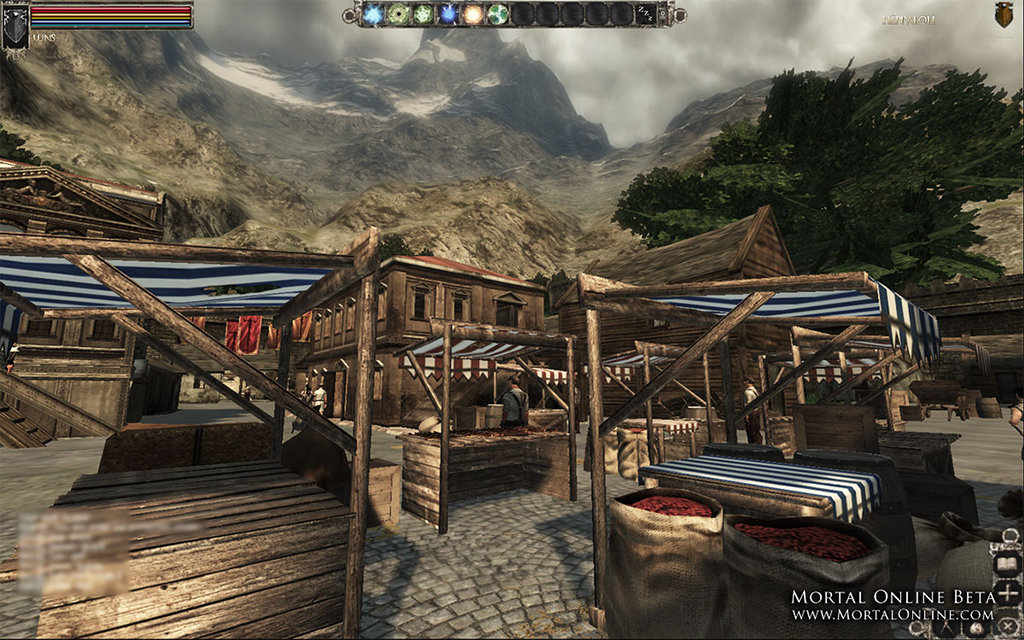Use the dark blue flare spell
This screenshot has height=640, width=1024.
[x=448, y=14]
